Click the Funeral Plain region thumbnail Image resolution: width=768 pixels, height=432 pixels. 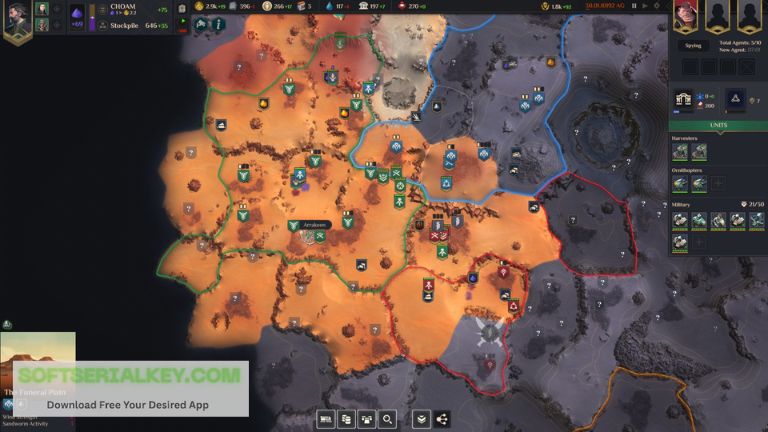(38, 362)
